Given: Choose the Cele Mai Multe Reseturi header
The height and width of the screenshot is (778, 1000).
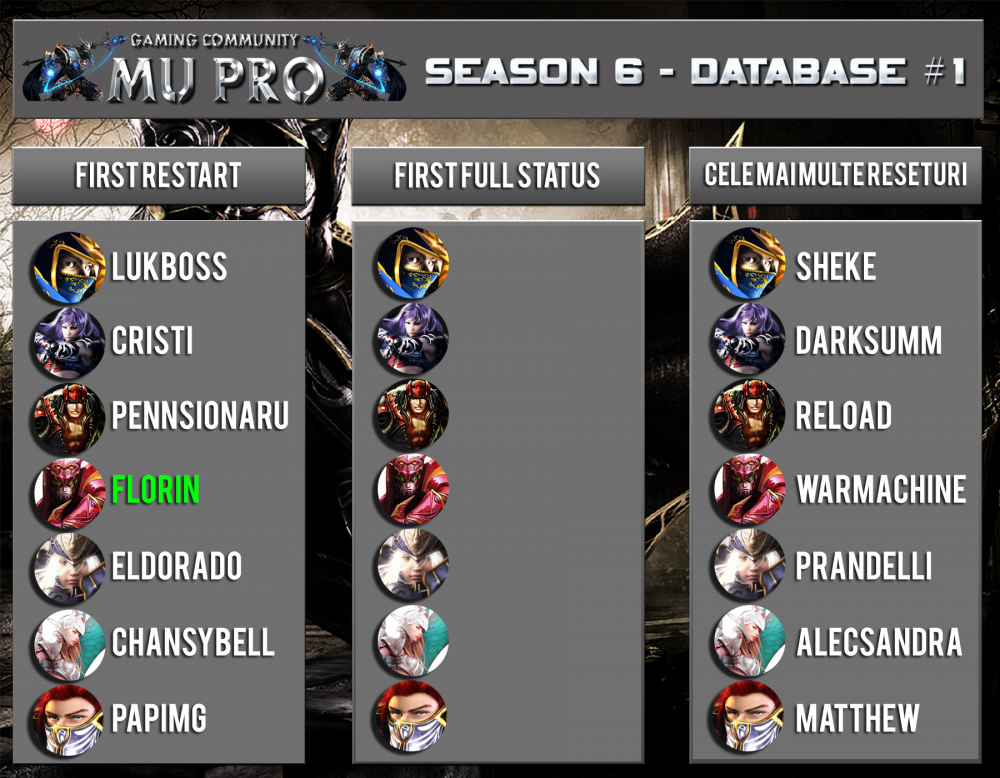Looking at the screenshot, I should click(835, 177).
